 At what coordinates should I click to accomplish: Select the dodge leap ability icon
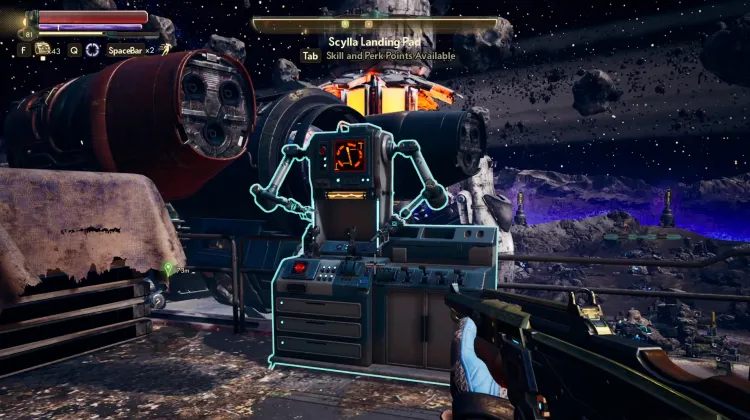165,49
